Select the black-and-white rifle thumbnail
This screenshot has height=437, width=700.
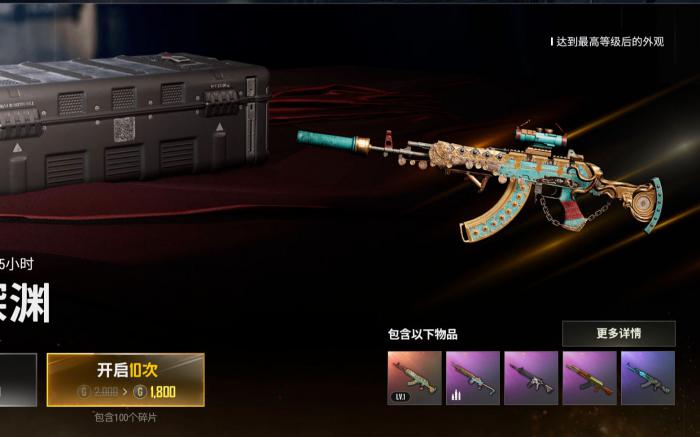[531, 378]
